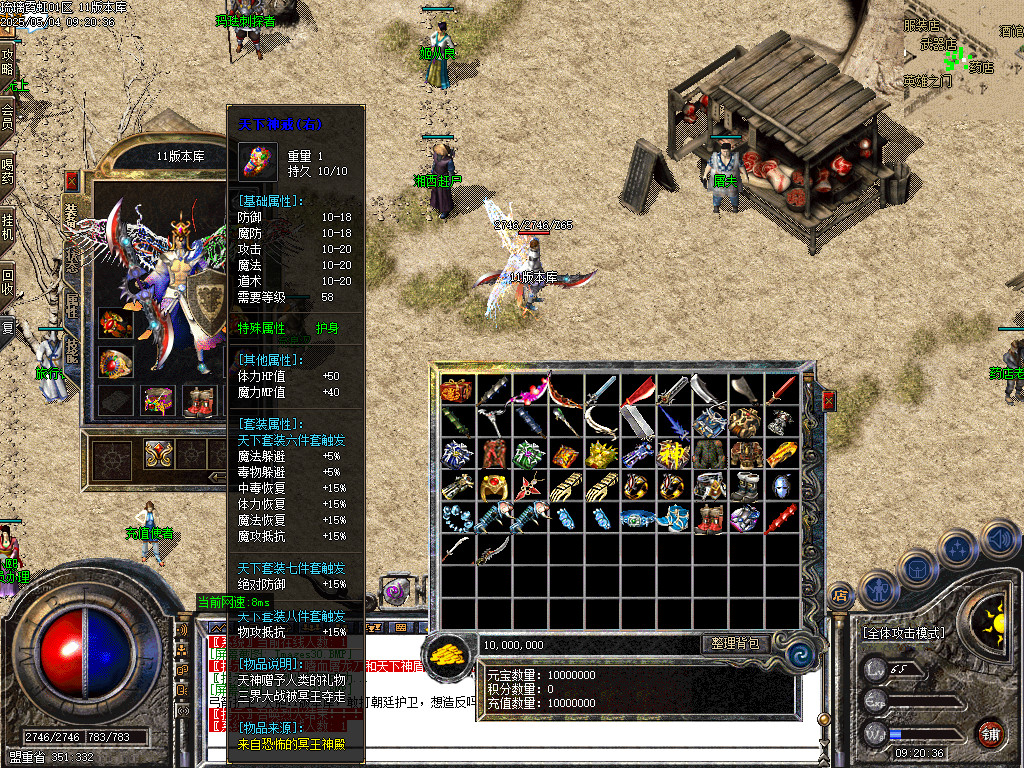Open the skills sparkle round button
Viewport: 1024px width, 768px height.
pyautogui.click(x=957, y=549)
